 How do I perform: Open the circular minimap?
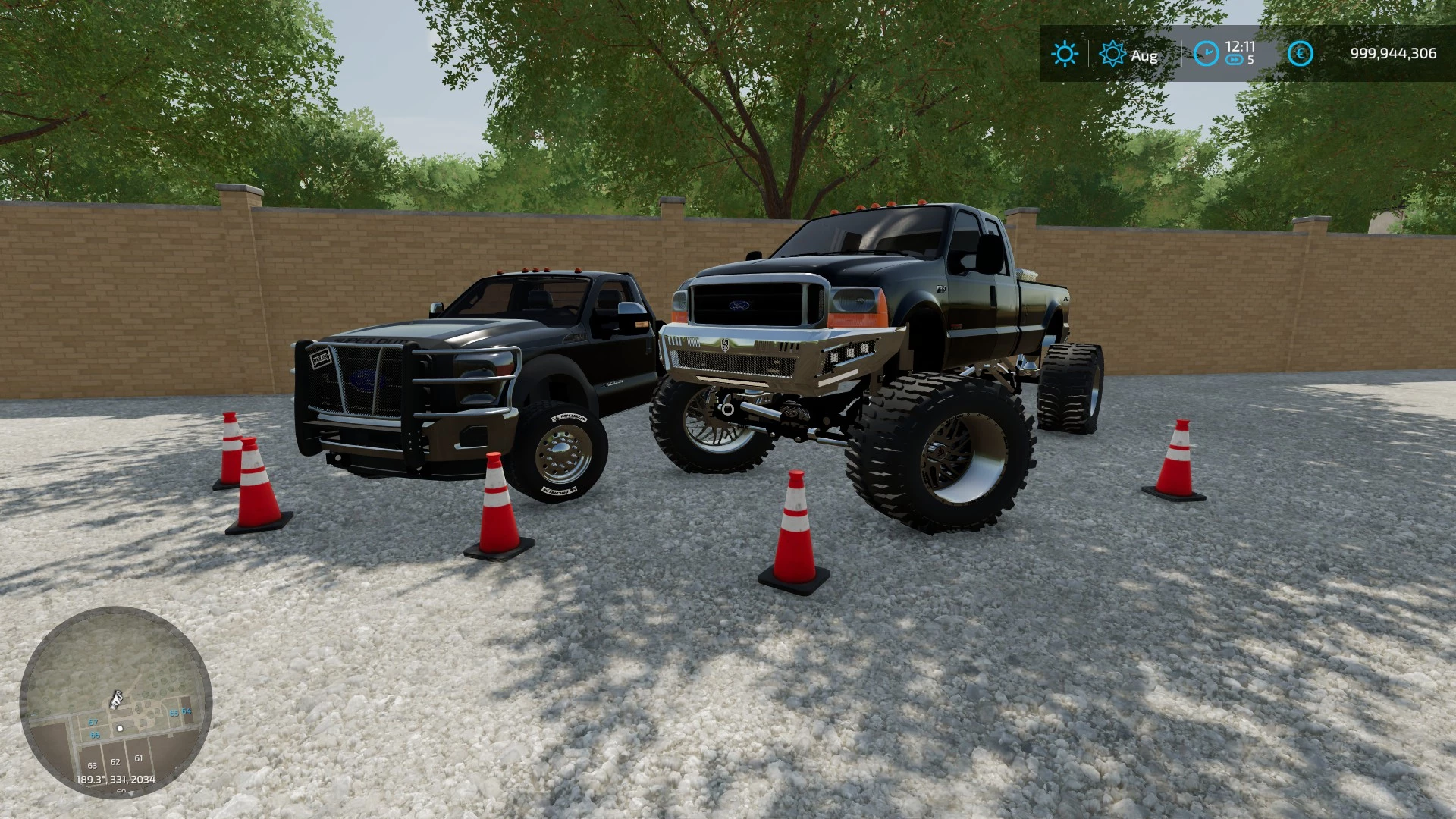pyautogui.click(x=115, y=701)
